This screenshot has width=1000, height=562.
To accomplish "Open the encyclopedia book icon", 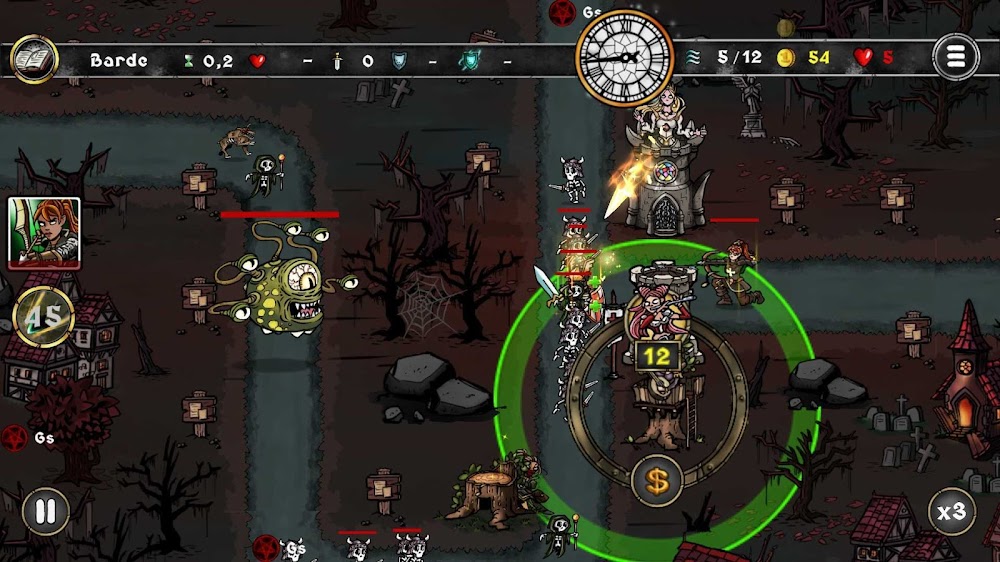I will 34,59.
